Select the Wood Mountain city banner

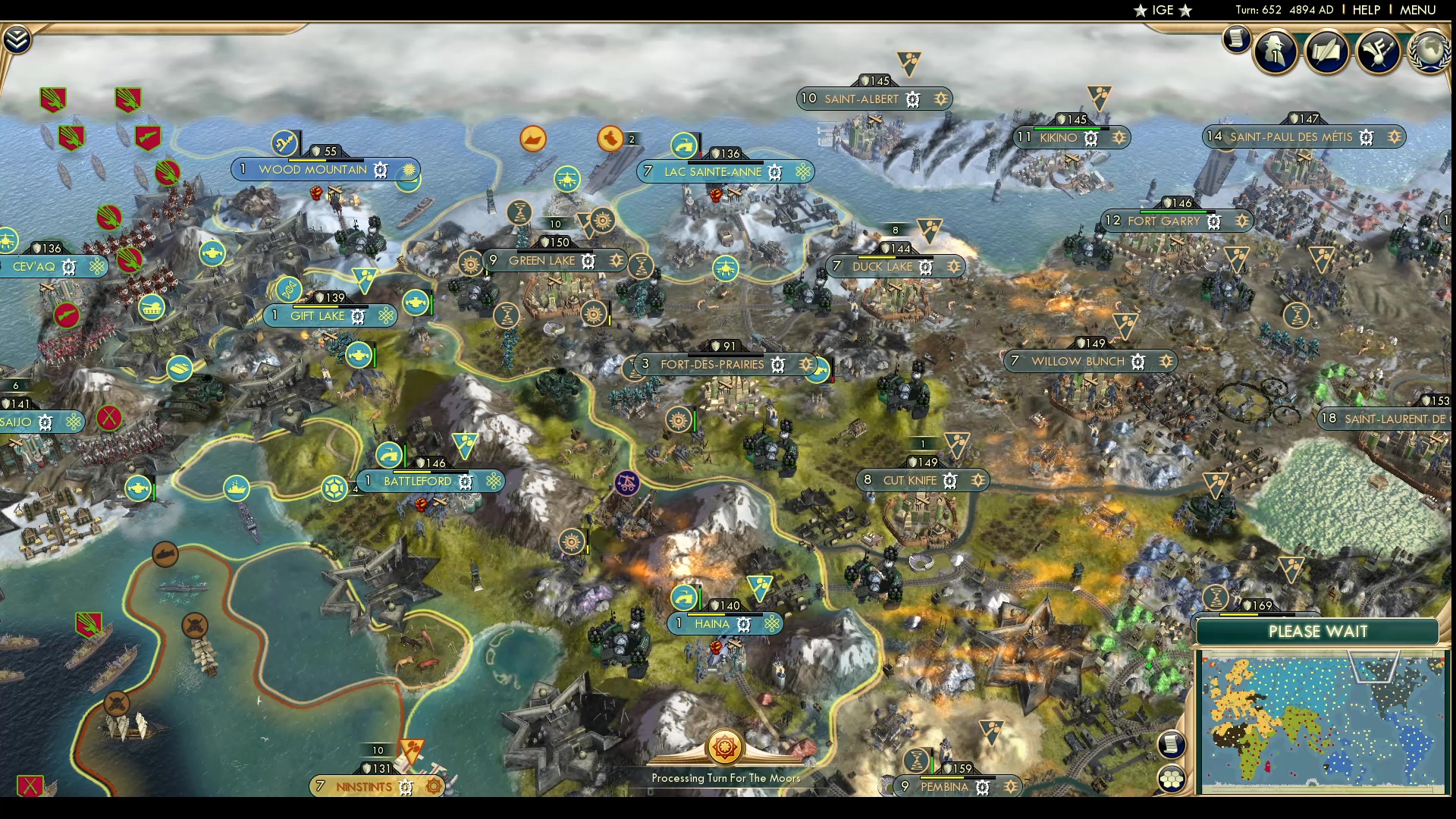[312, 170]
